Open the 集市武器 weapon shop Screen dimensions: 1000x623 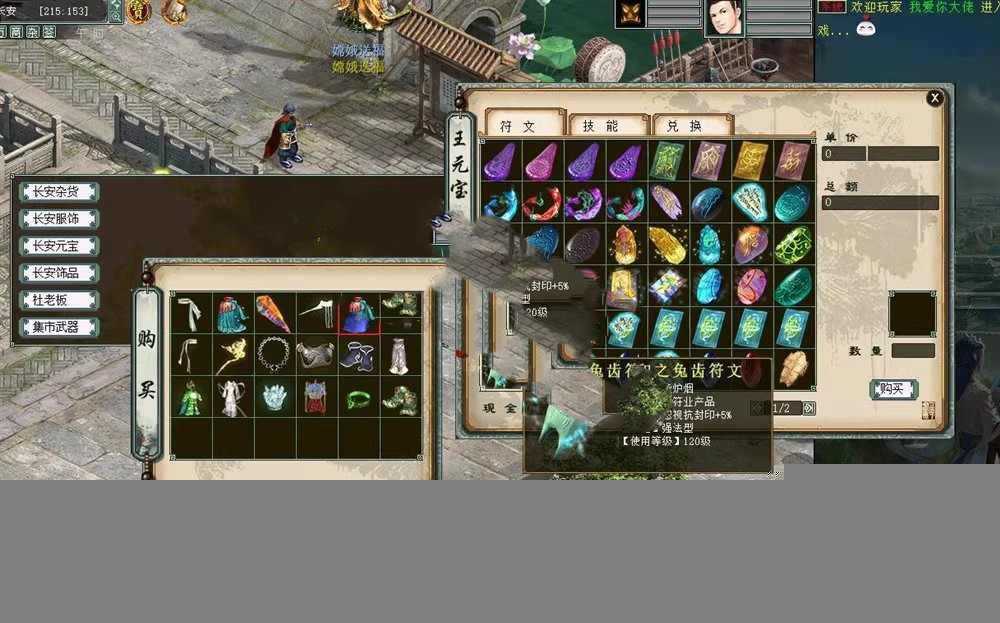click(59, 327)
